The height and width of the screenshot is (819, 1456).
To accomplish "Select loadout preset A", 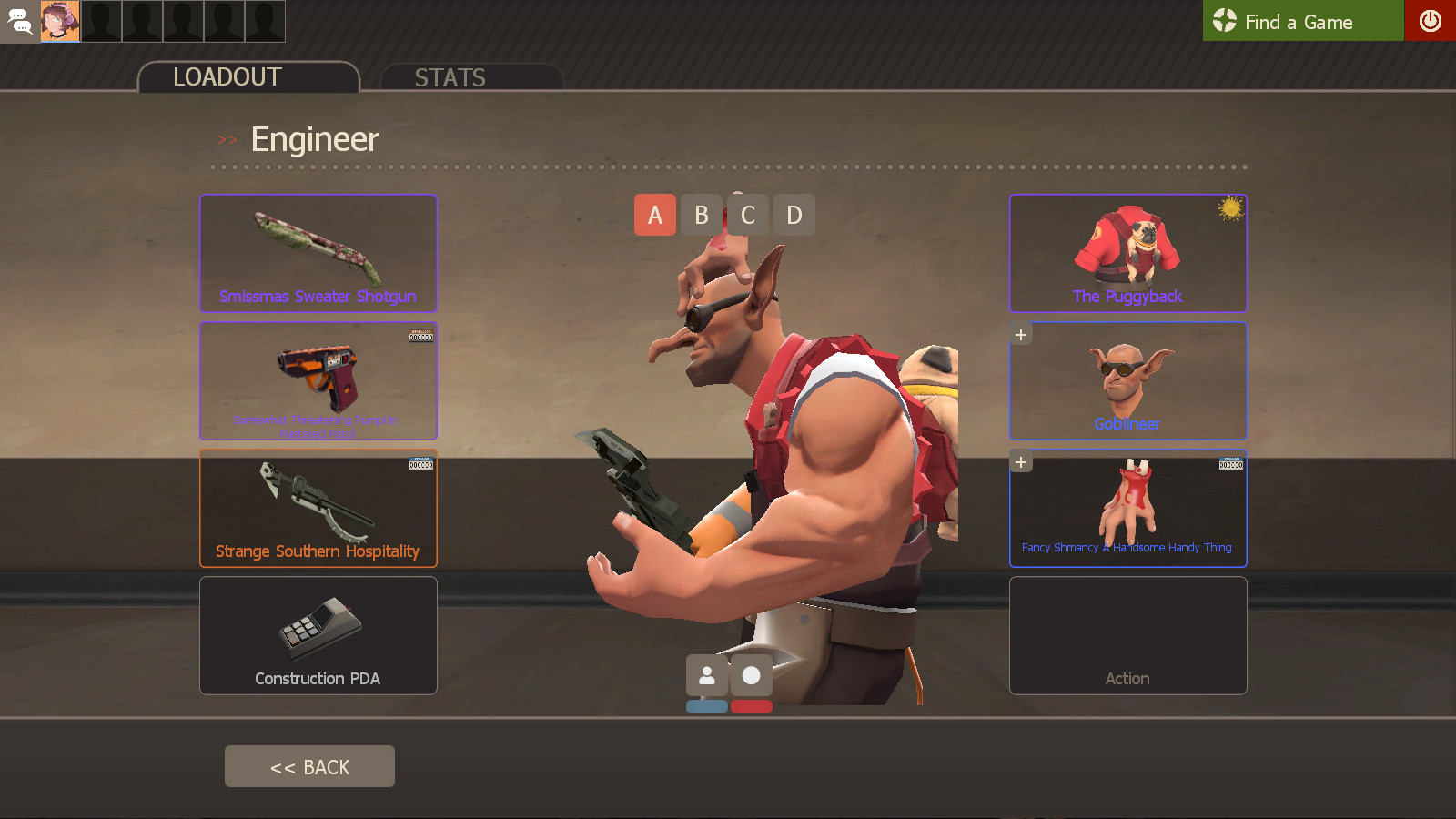I will pos(655,215).
